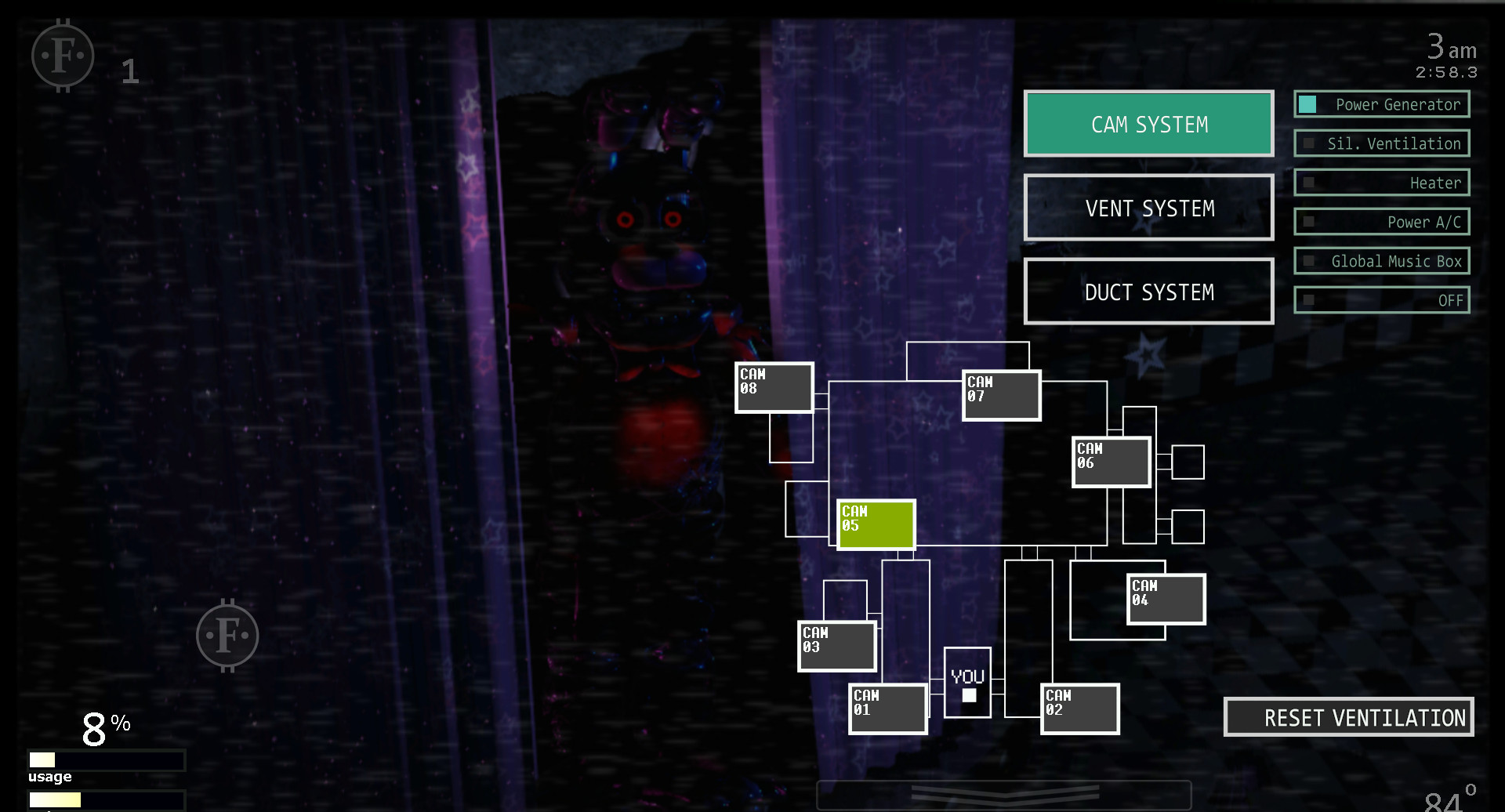Turn on the Power A/C
1505x812 pixels.
point(1382,221)
